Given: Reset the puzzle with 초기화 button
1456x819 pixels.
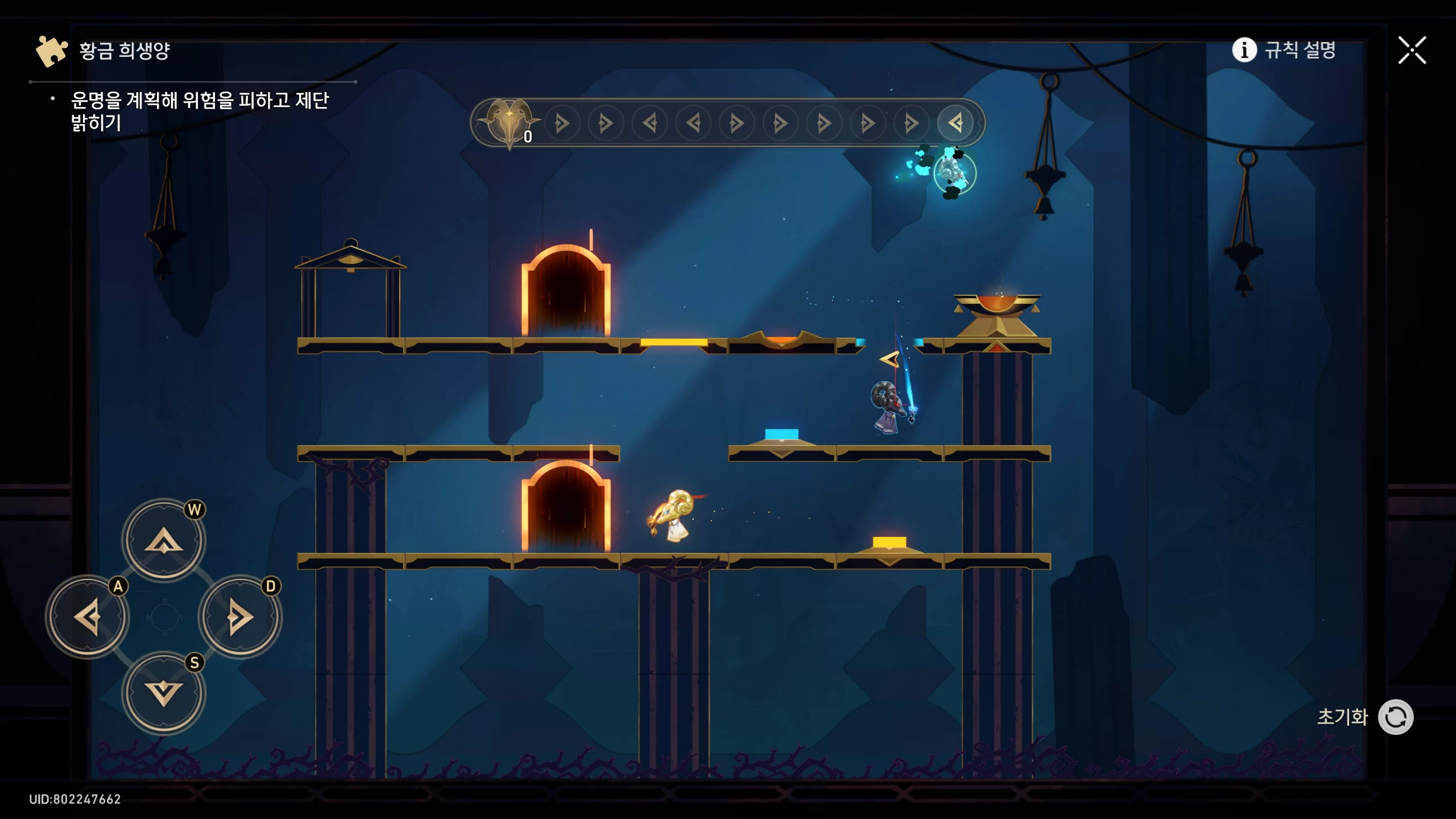Looking at the screenshot, I should tap(1395, 717).
